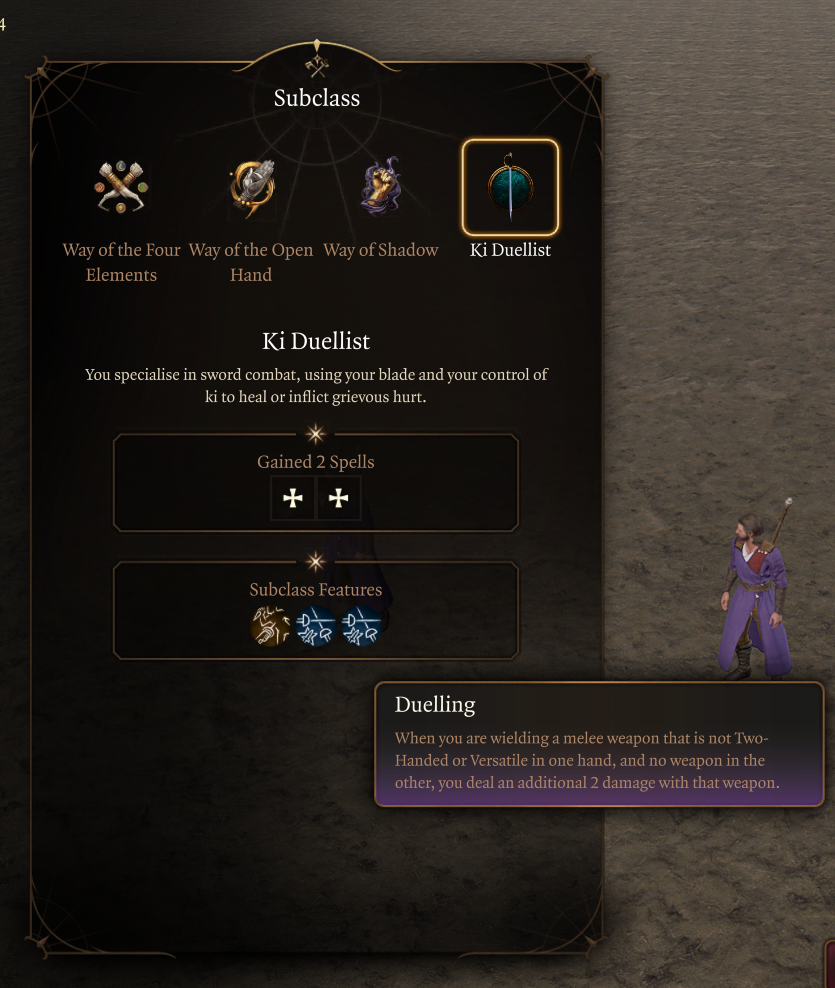Select the Way of the Four Elements subclass
835x988 pixels.
click(122, 187)
